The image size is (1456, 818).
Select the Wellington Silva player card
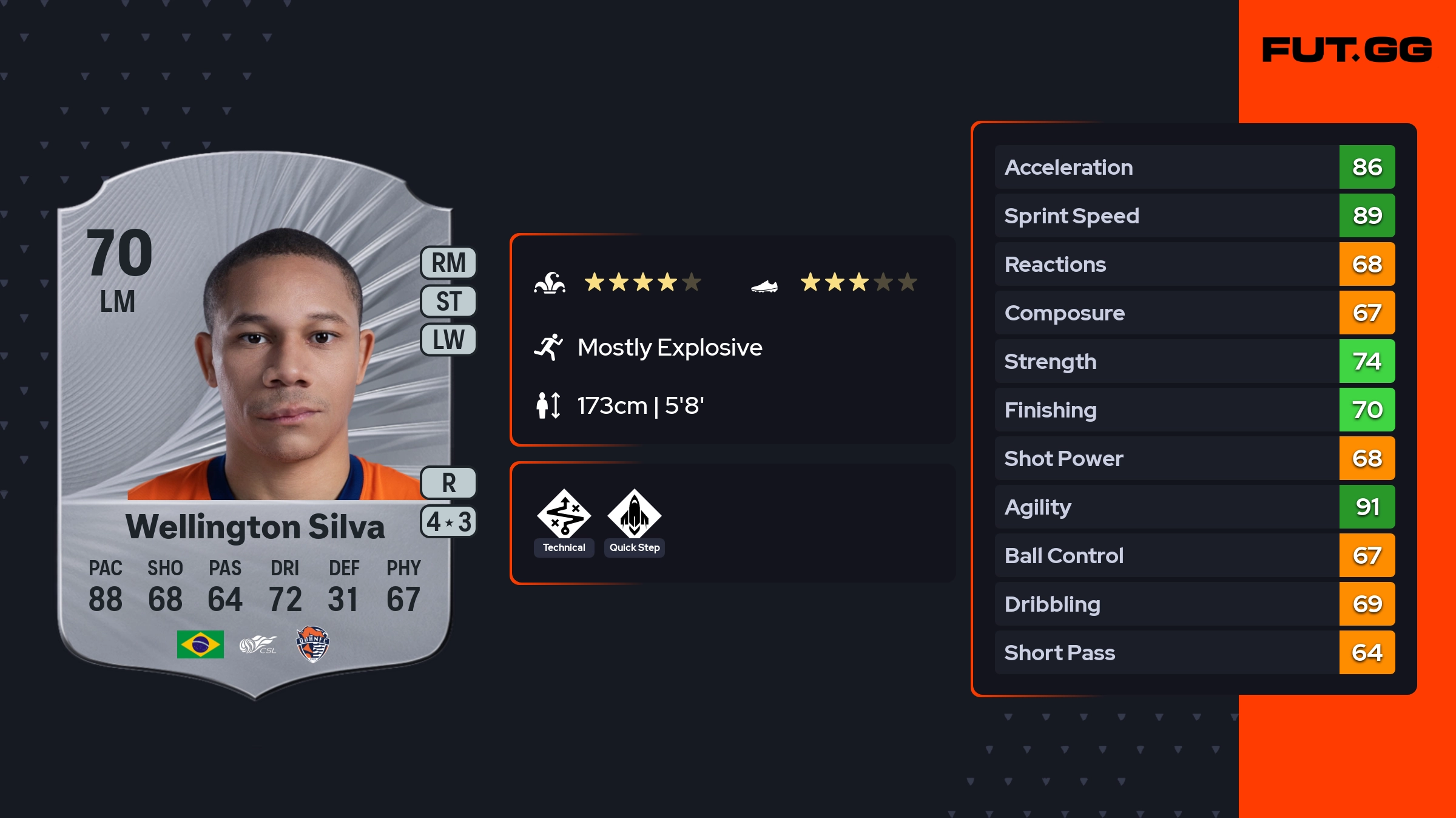pos(255,425)
